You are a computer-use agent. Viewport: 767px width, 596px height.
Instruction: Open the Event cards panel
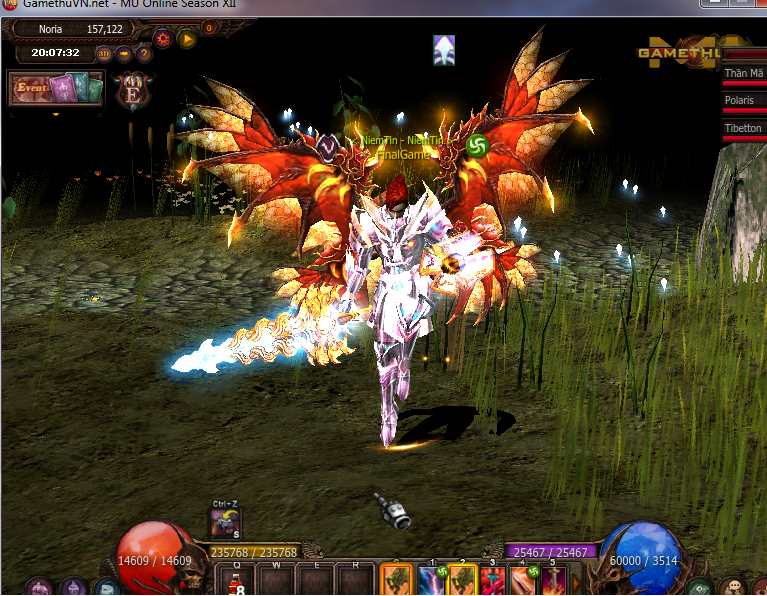56,88
